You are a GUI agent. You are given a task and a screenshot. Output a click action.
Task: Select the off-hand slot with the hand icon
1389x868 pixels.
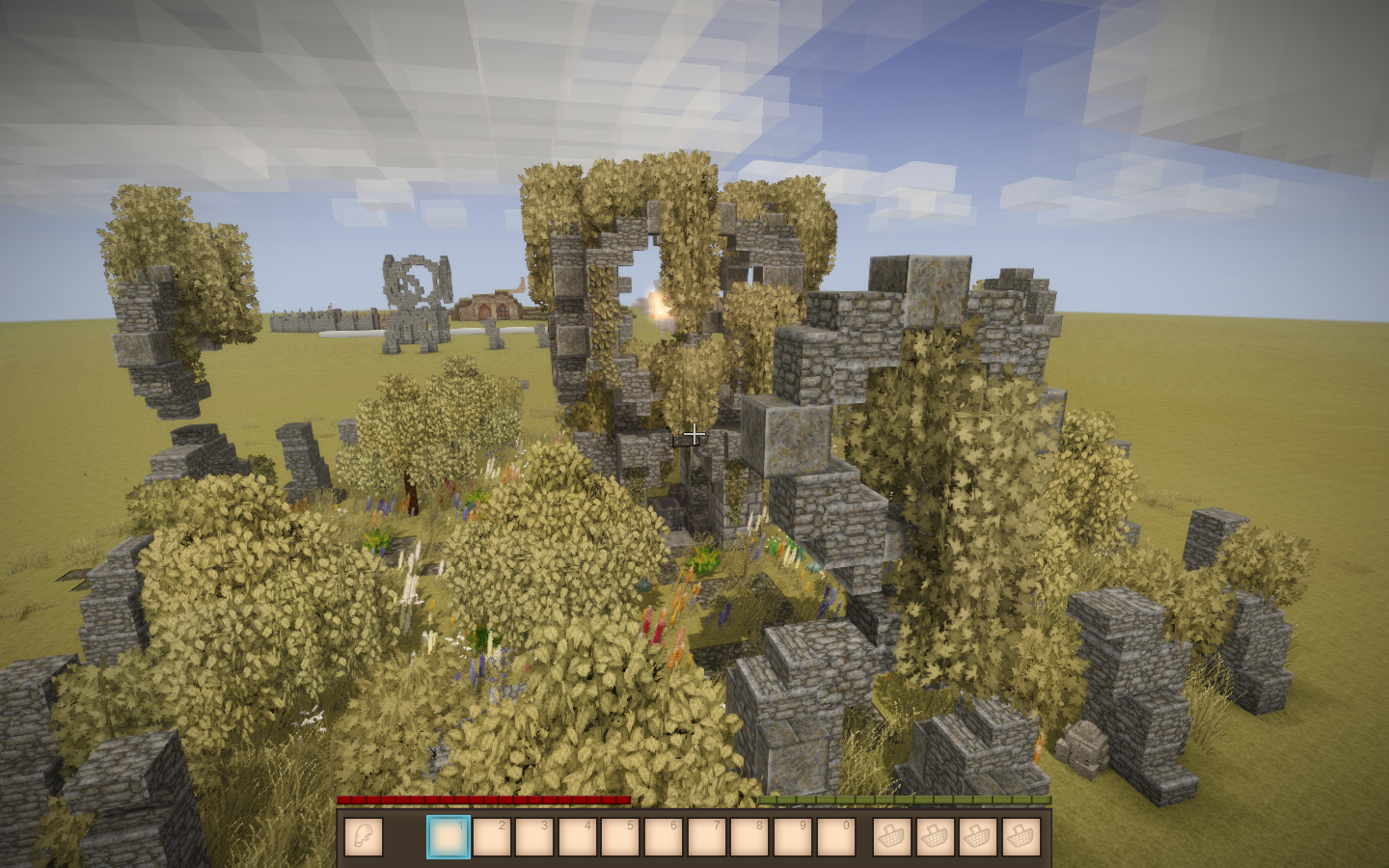(363, 837)
